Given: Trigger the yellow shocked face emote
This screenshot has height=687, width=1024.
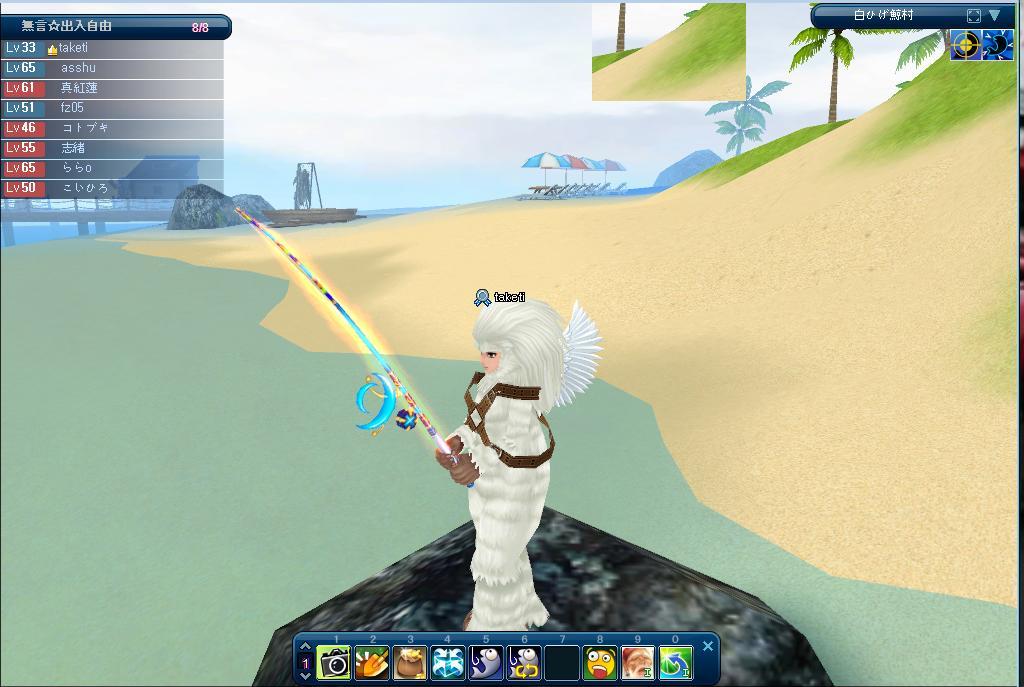Looking at the screenshot, I should (600, 663).
